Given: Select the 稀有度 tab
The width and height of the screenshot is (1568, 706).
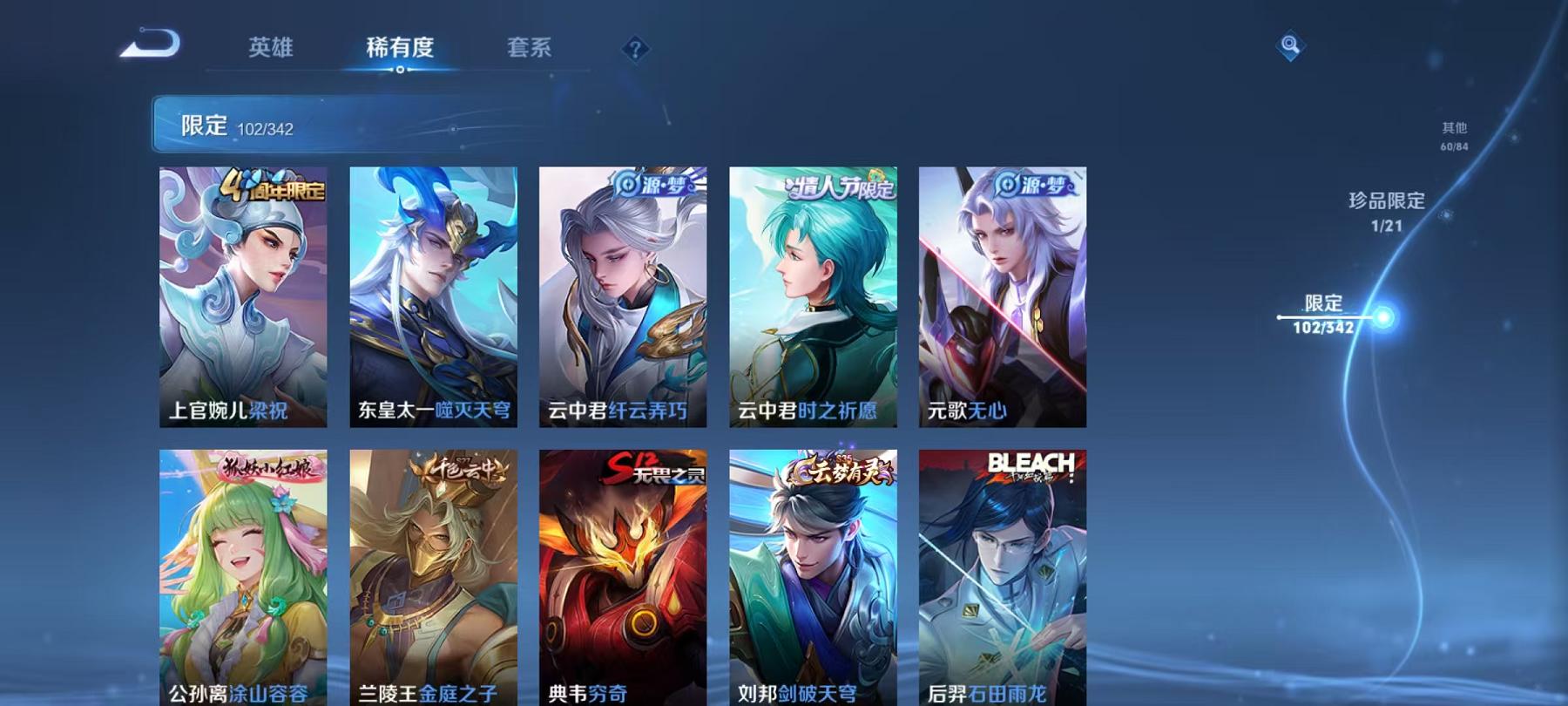Looking at the screenshot, I should (402, 49).
